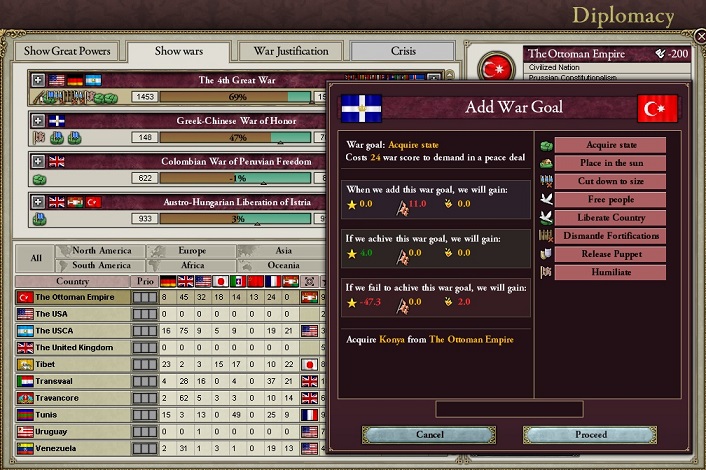Viewport: 706px width, 470px height.
Task: Expand Greek-Chinese War of Honor details
Action: click(x=39, y=121)
